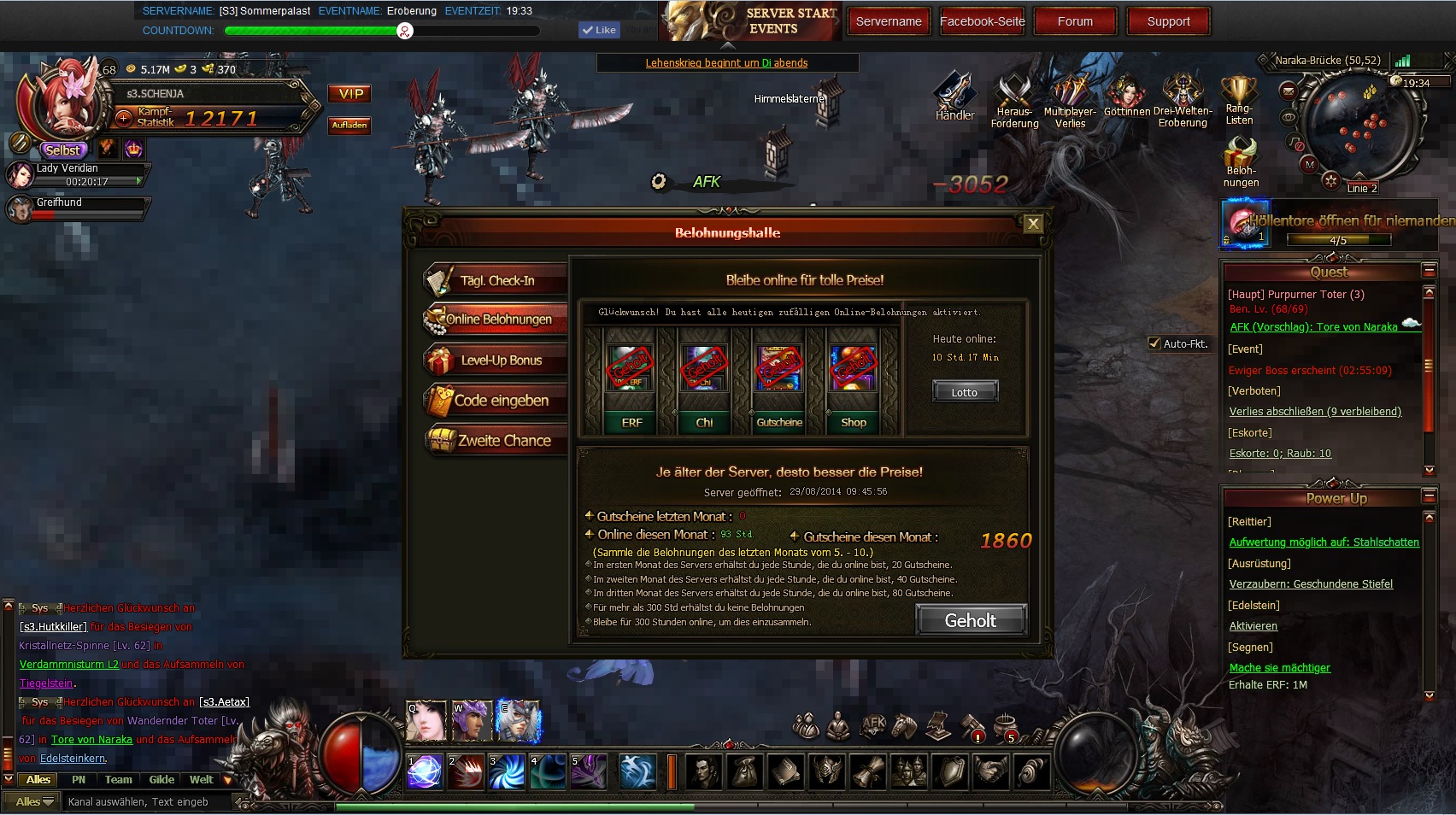This screenshot has height=815, width=1456.
Task: Follow the AFK Tore von Naraka quest link
Action: 1313,327
